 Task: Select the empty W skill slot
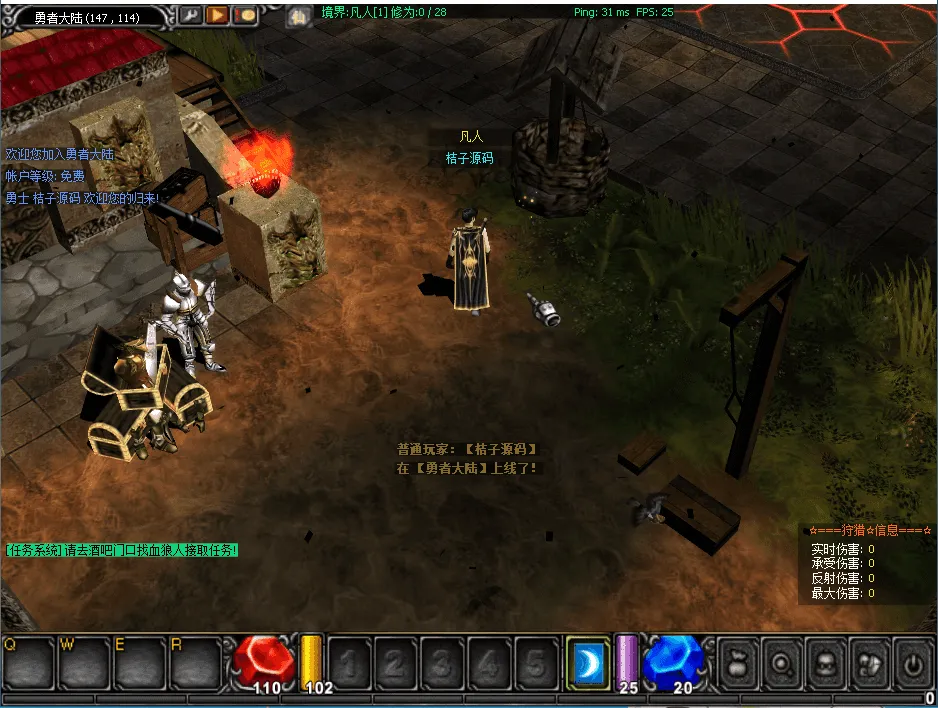(84, 662)
